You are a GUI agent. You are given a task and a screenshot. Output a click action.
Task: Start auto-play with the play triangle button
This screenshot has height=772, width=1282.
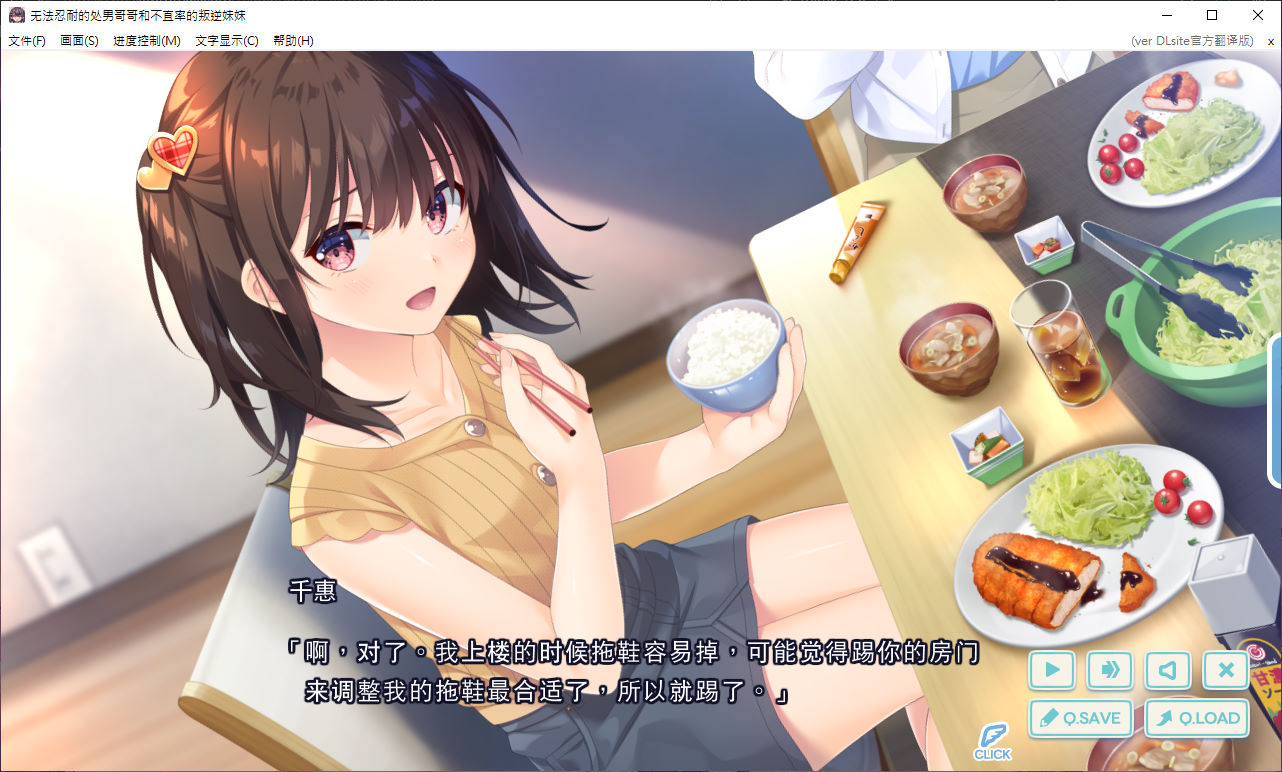1052,670
